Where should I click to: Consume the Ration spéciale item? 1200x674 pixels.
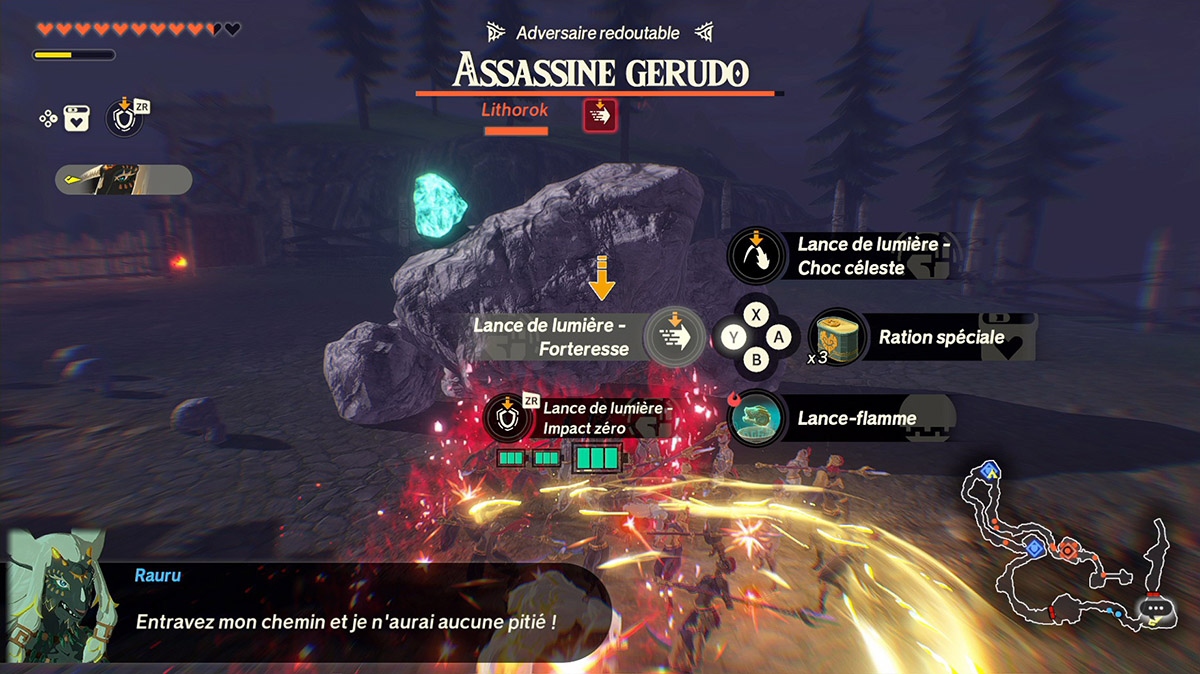click(838, 337)
